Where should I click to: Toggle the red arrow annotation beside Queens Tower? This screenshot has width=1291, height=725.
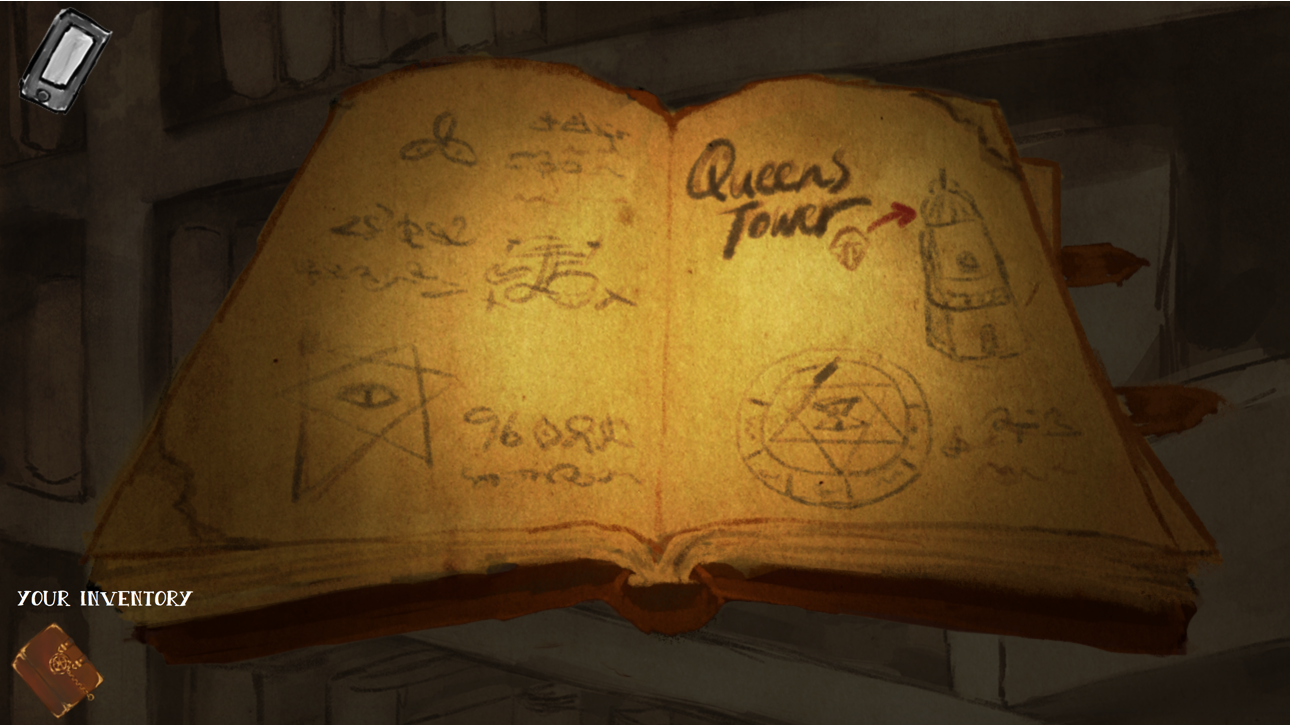click(895, 213)
